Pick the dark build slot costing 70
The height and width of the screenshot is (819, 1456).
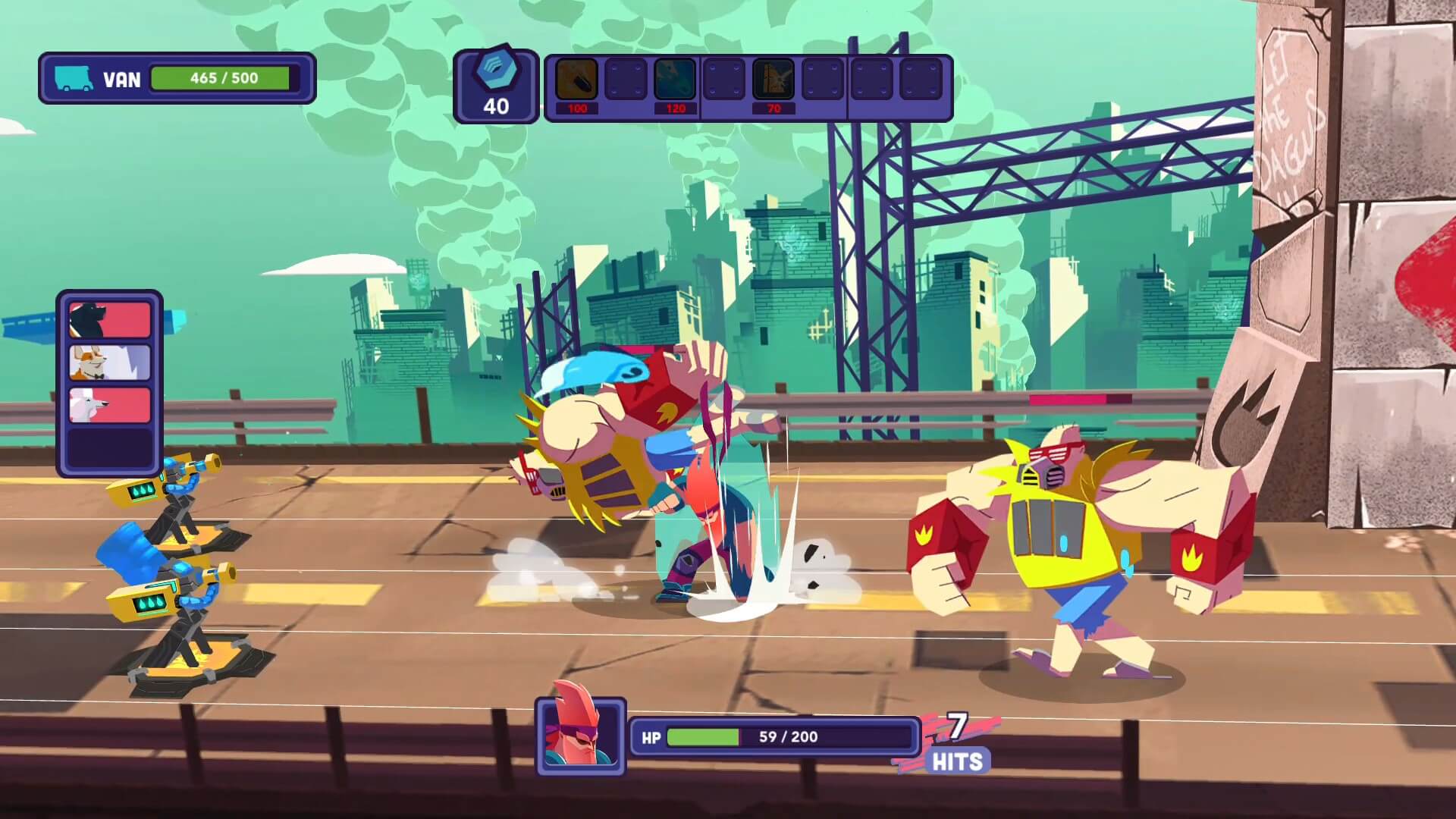click(x=773, y=79)
